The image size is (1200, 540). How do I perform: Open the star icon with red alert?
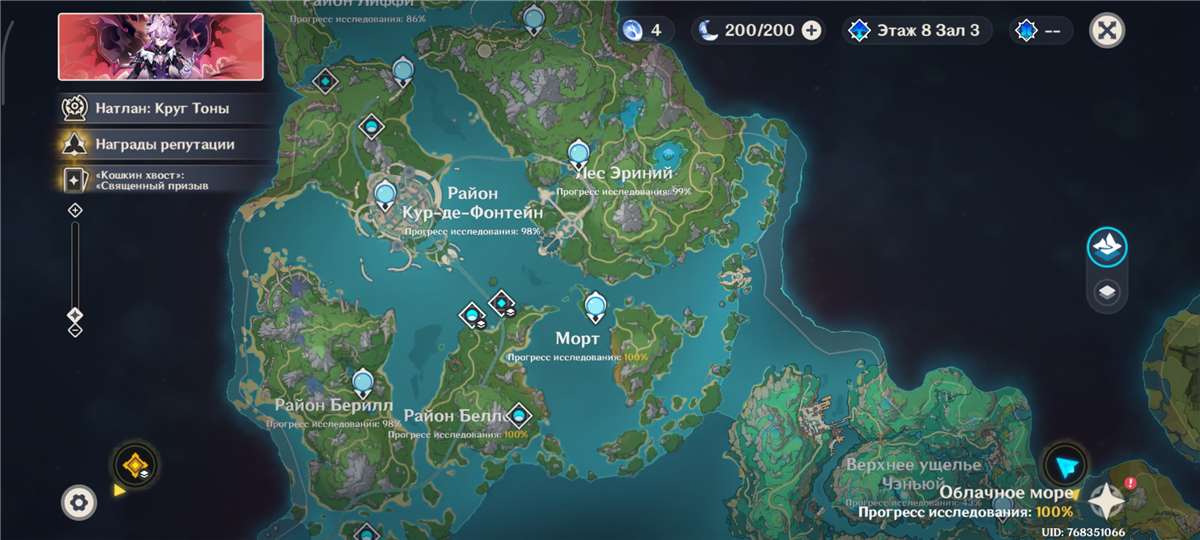pyautogui.click(x=1108, y=499)
